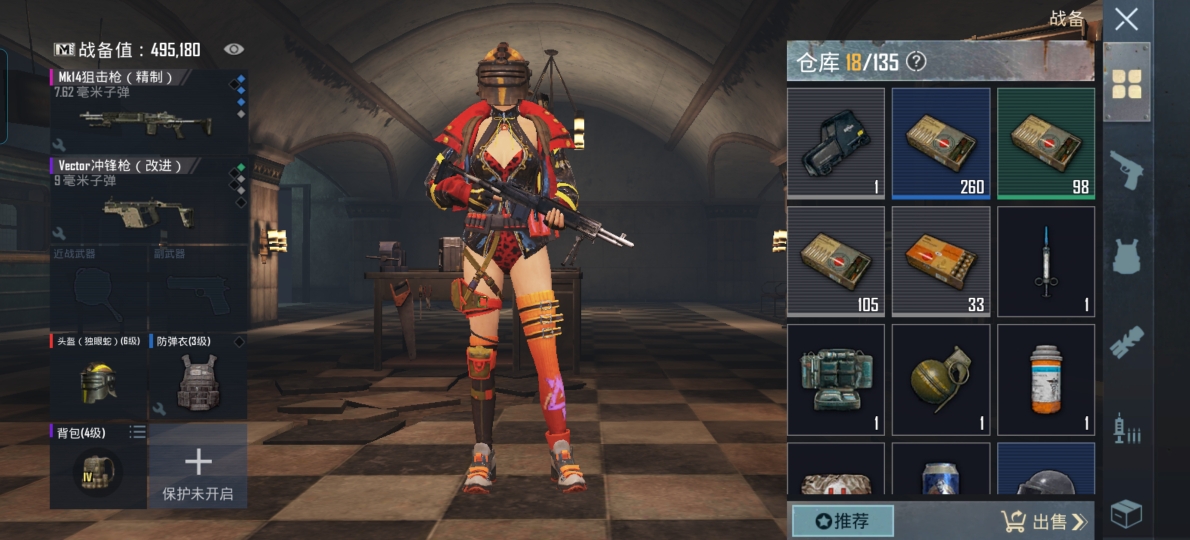Pick the ammo box stack of 105
The width and height of the screenshot is (1190, 540).
835,260
